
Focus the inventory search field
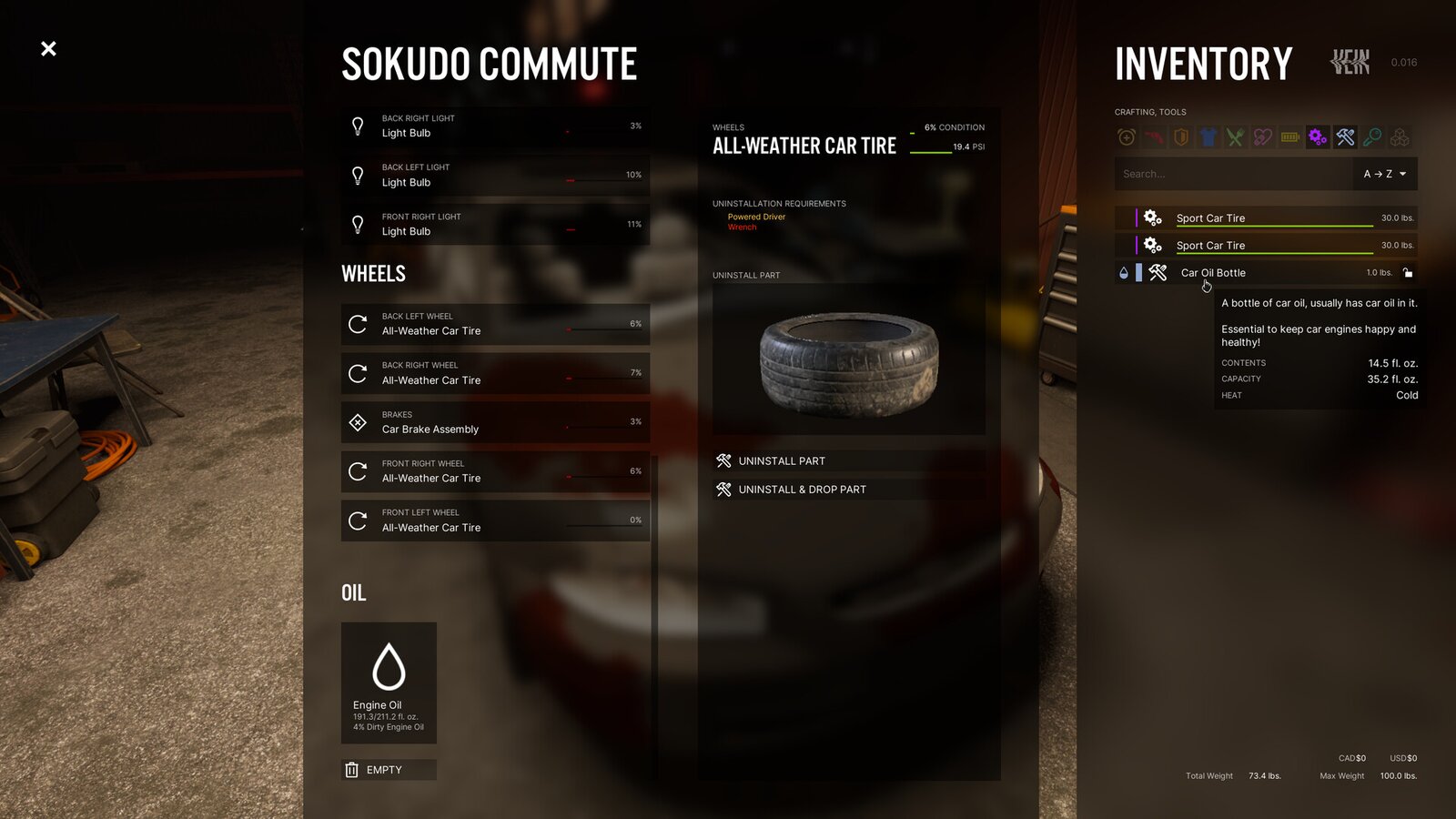pyautogui.click(x=1233, y=174)
